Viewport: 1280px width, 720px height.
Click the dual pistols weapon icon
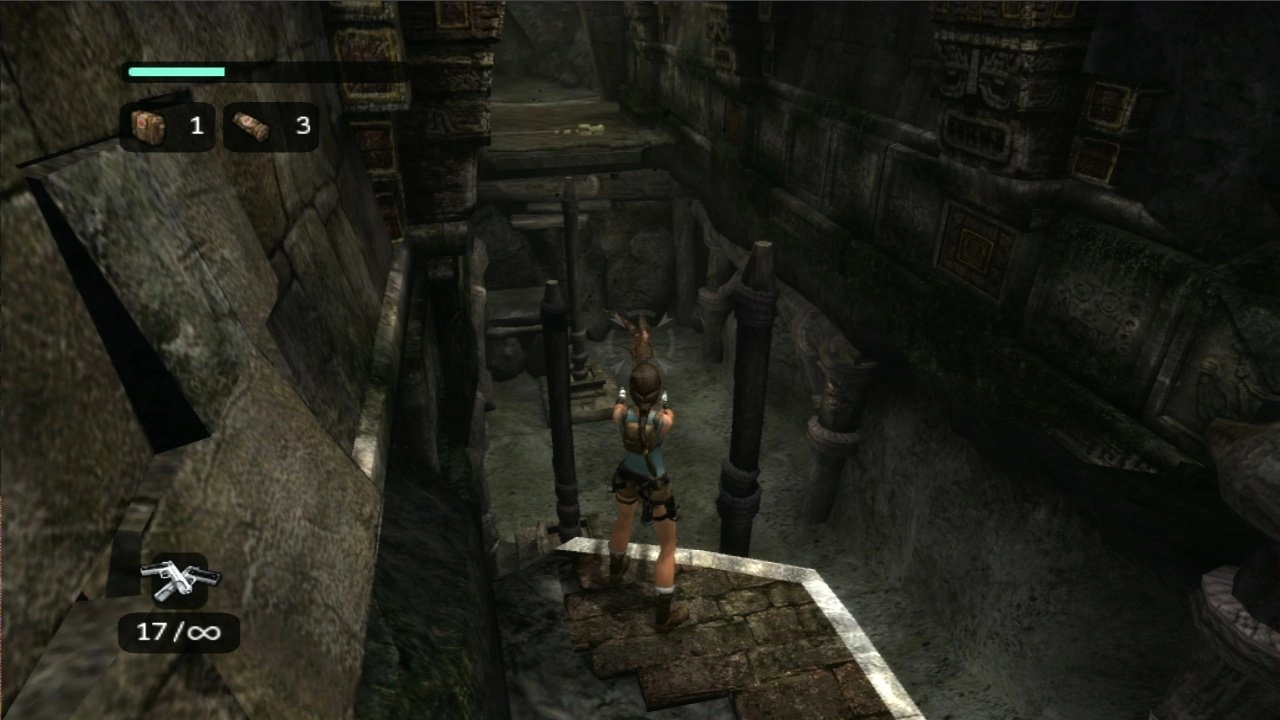180,580
